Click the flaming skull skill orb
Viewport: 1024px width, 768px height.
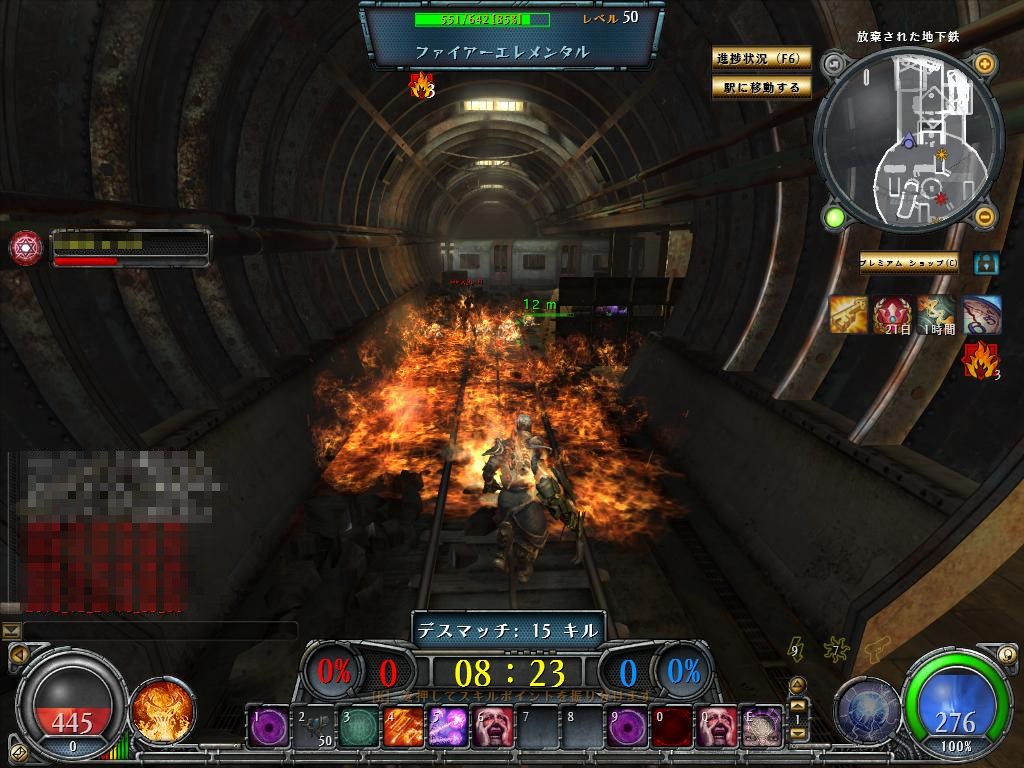pyautogui.click(x=156, y=709)
